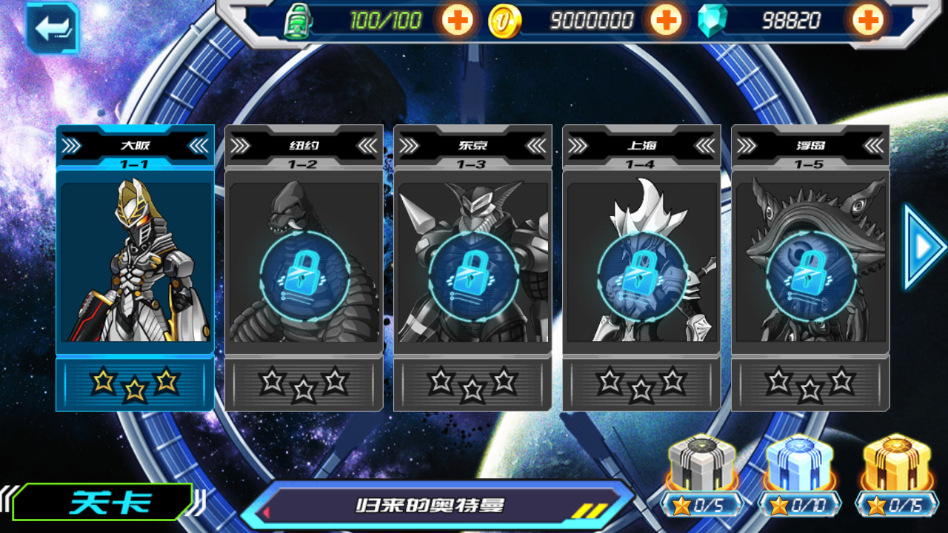Add gold coins with the plus button
Image resolution: width=948 pixels, height=533 pixels.
coord(666,19)
